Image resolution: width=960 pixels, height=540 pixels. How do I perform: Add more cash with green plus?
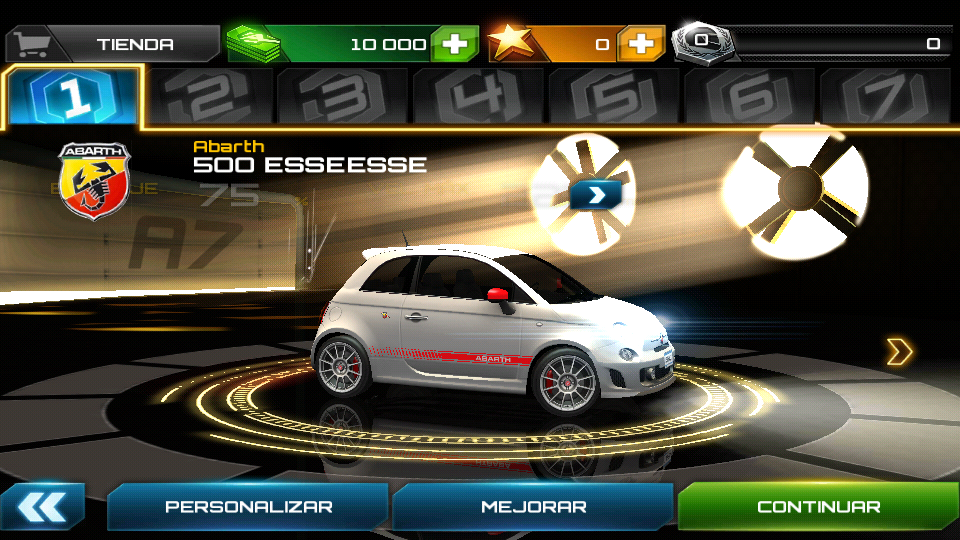(x=455, y=44)
